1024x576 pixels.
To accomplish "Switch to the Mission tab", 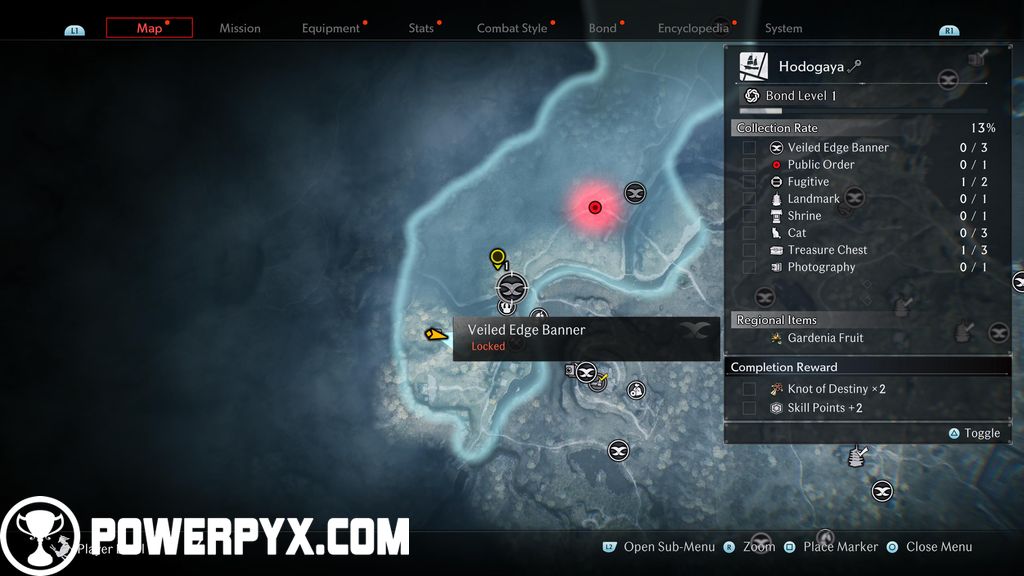I will click(240, 28).
